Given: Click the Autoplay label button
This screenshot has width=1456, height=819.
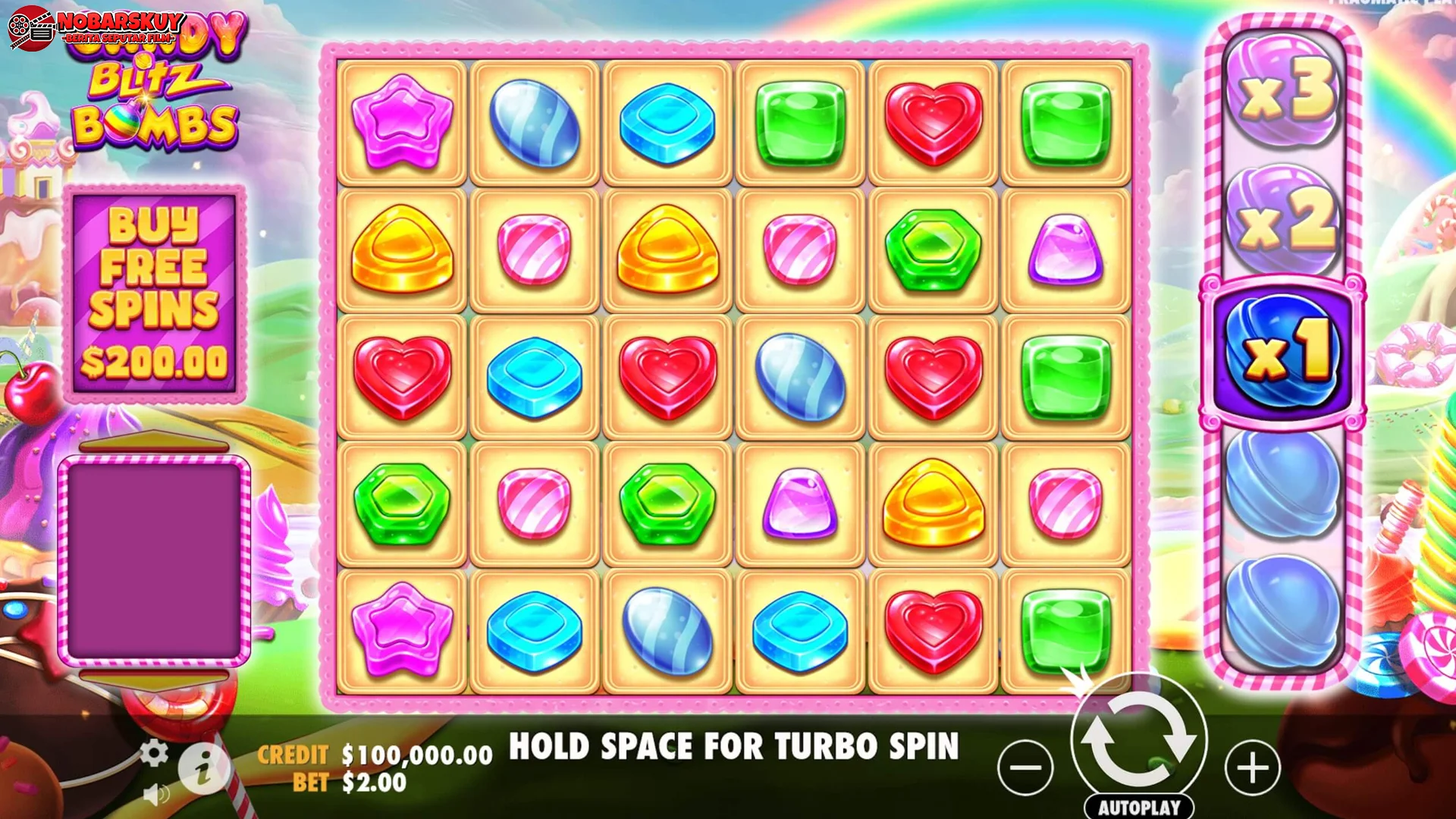Looking at the screenshot, I should [1139, 806].
